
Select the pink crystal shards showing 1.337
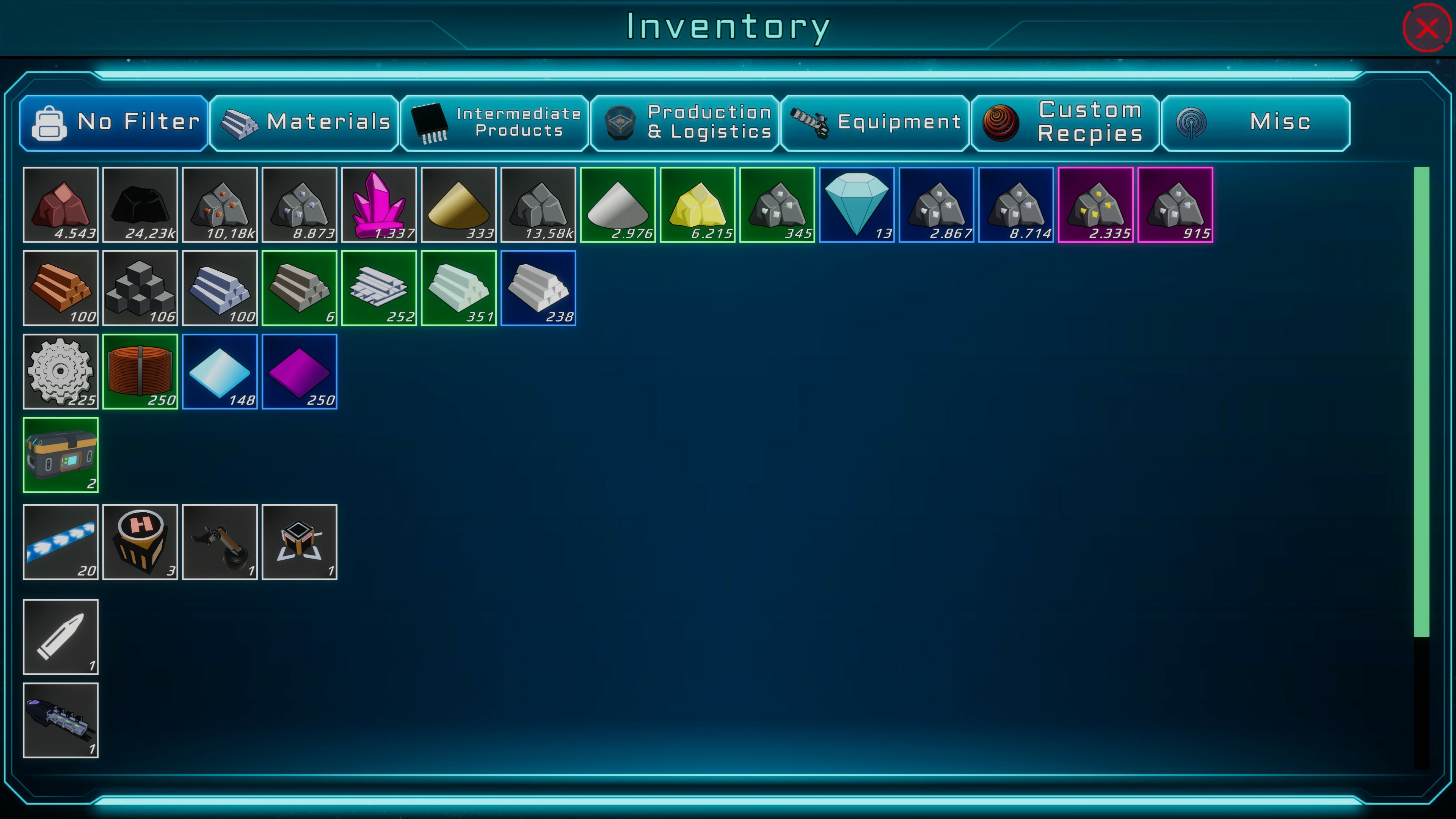pos(379,205)
